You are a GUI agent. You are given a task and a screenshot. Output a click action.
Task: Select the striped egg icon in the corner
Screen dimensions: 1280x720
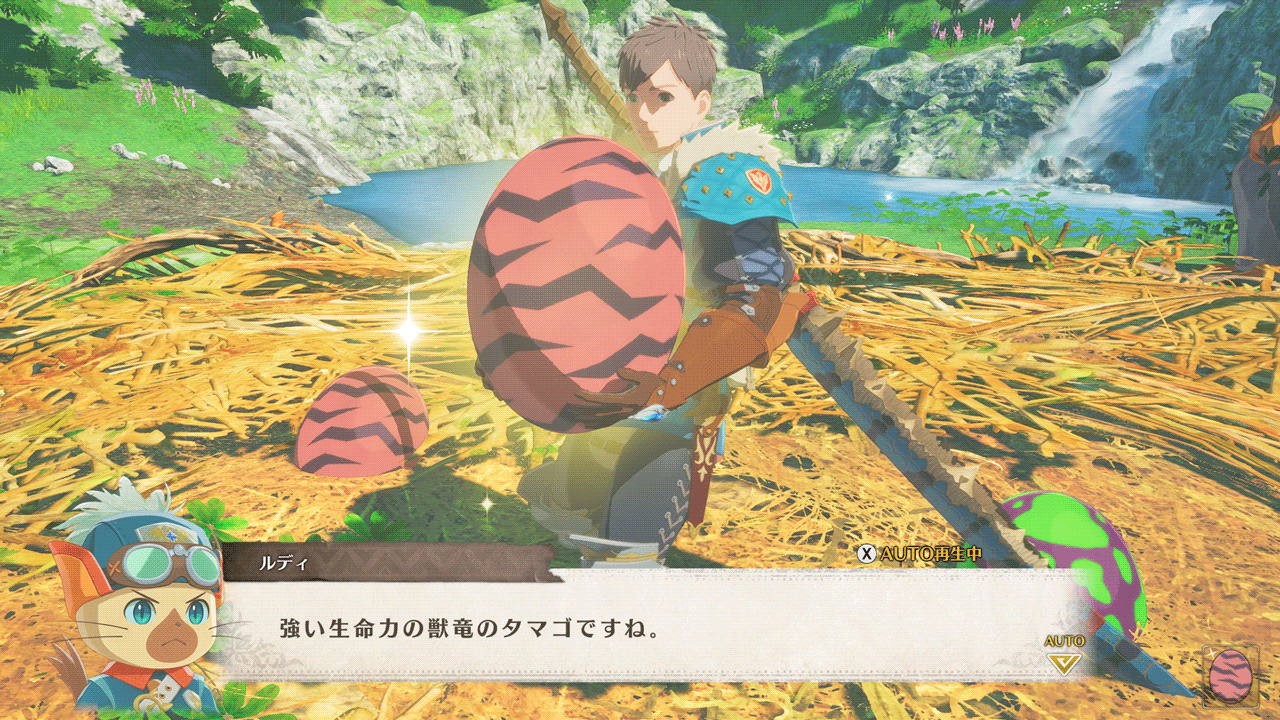(1230, 676)
